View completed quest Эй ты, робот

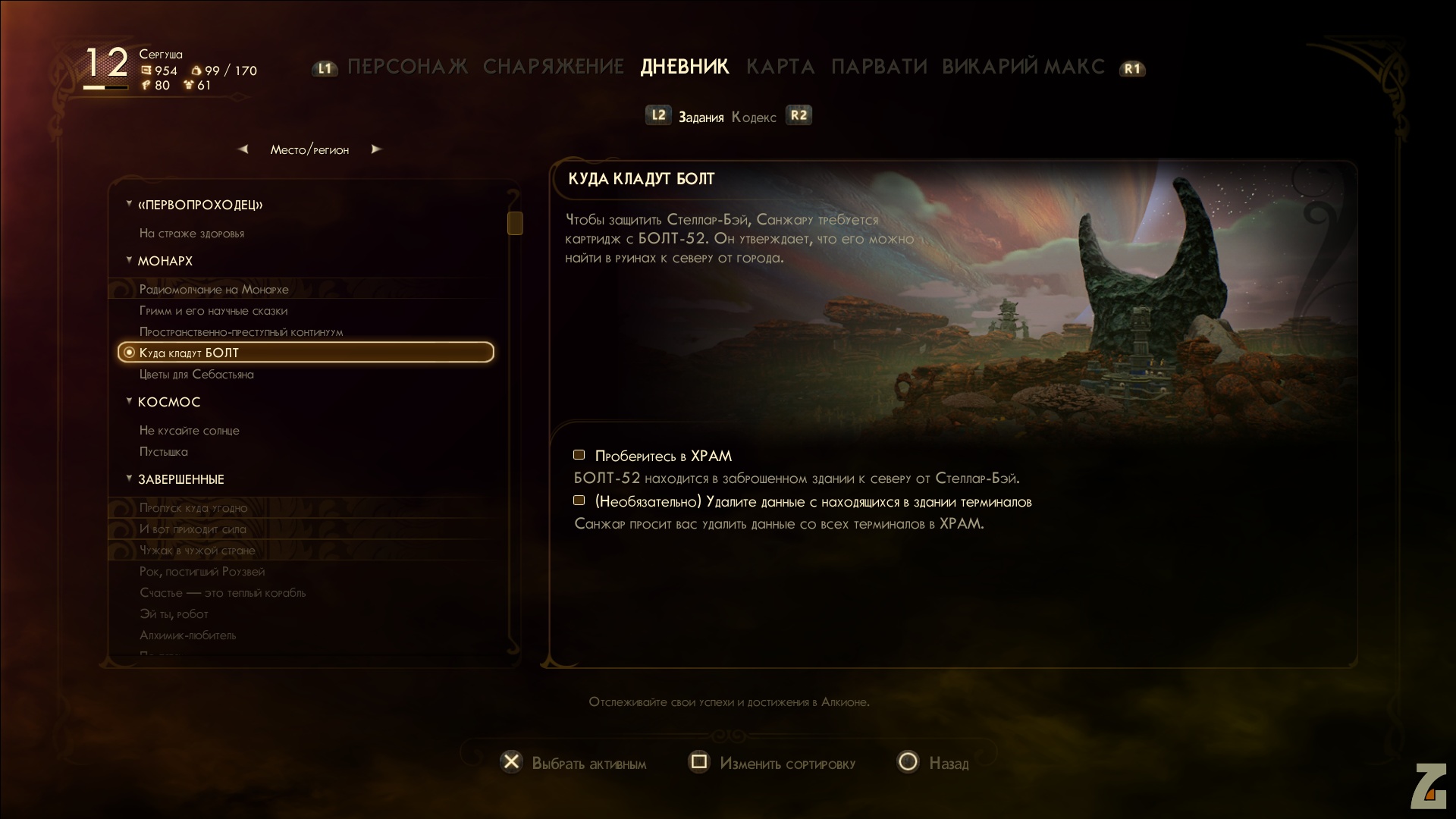174,614
